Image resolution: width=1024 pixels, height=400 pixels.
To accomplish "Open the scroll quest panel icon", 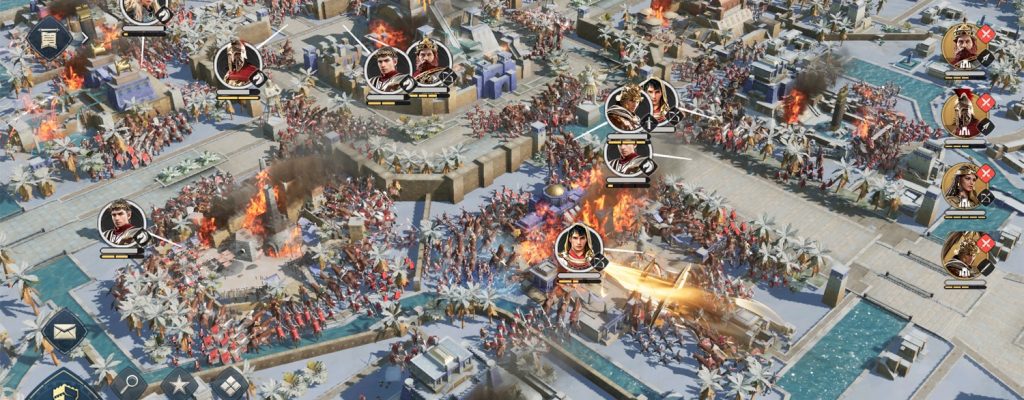I will click(48, 38).
